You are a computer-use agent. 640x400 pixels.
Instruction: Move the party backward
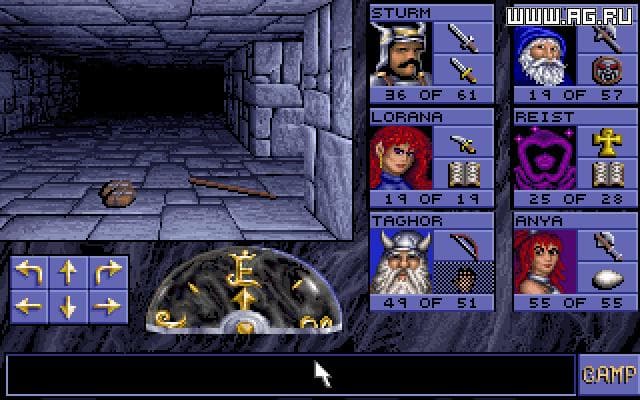(67, 305)
